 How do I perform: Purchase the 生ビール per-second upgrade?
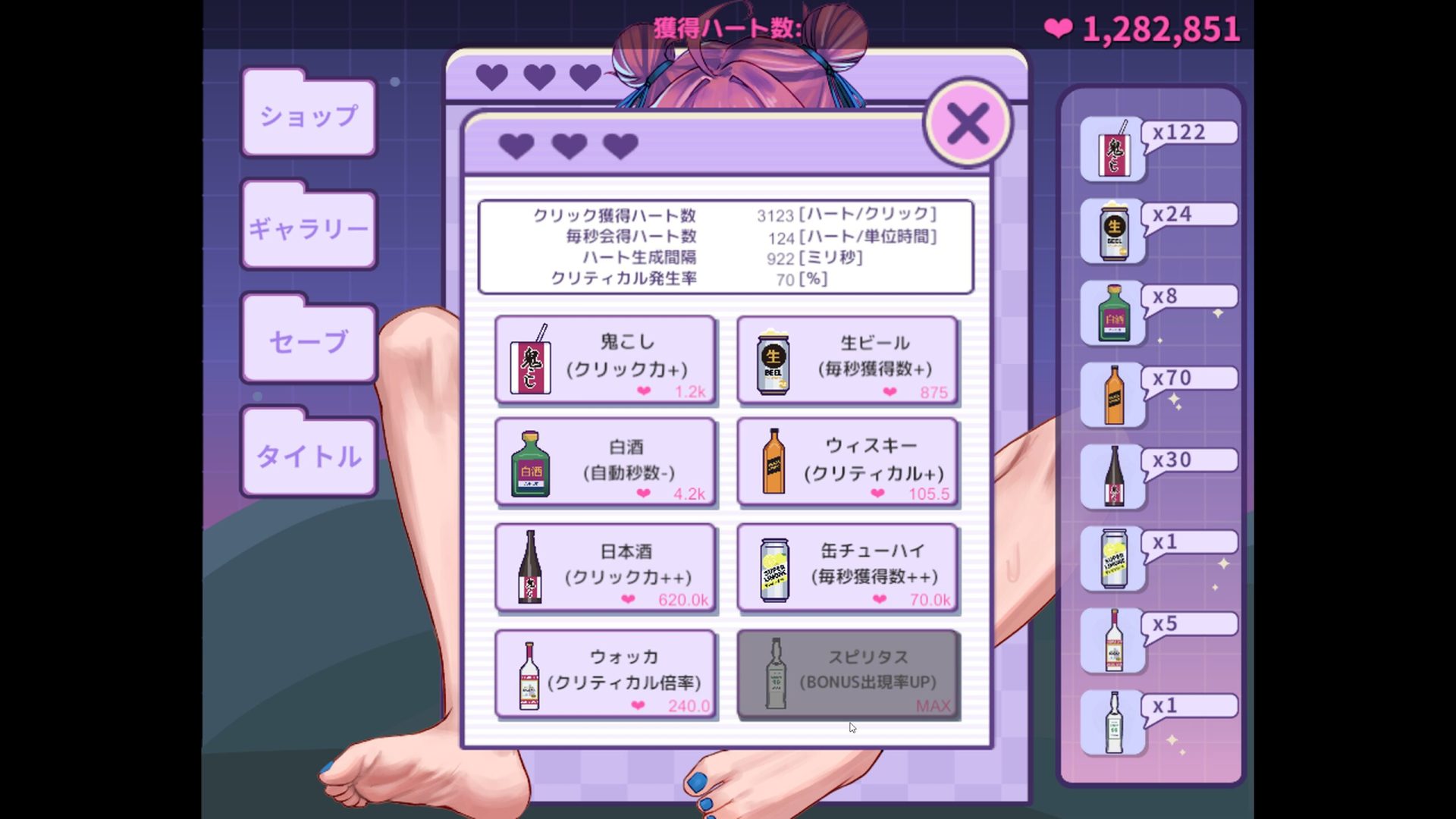click(x=847, y=359)
